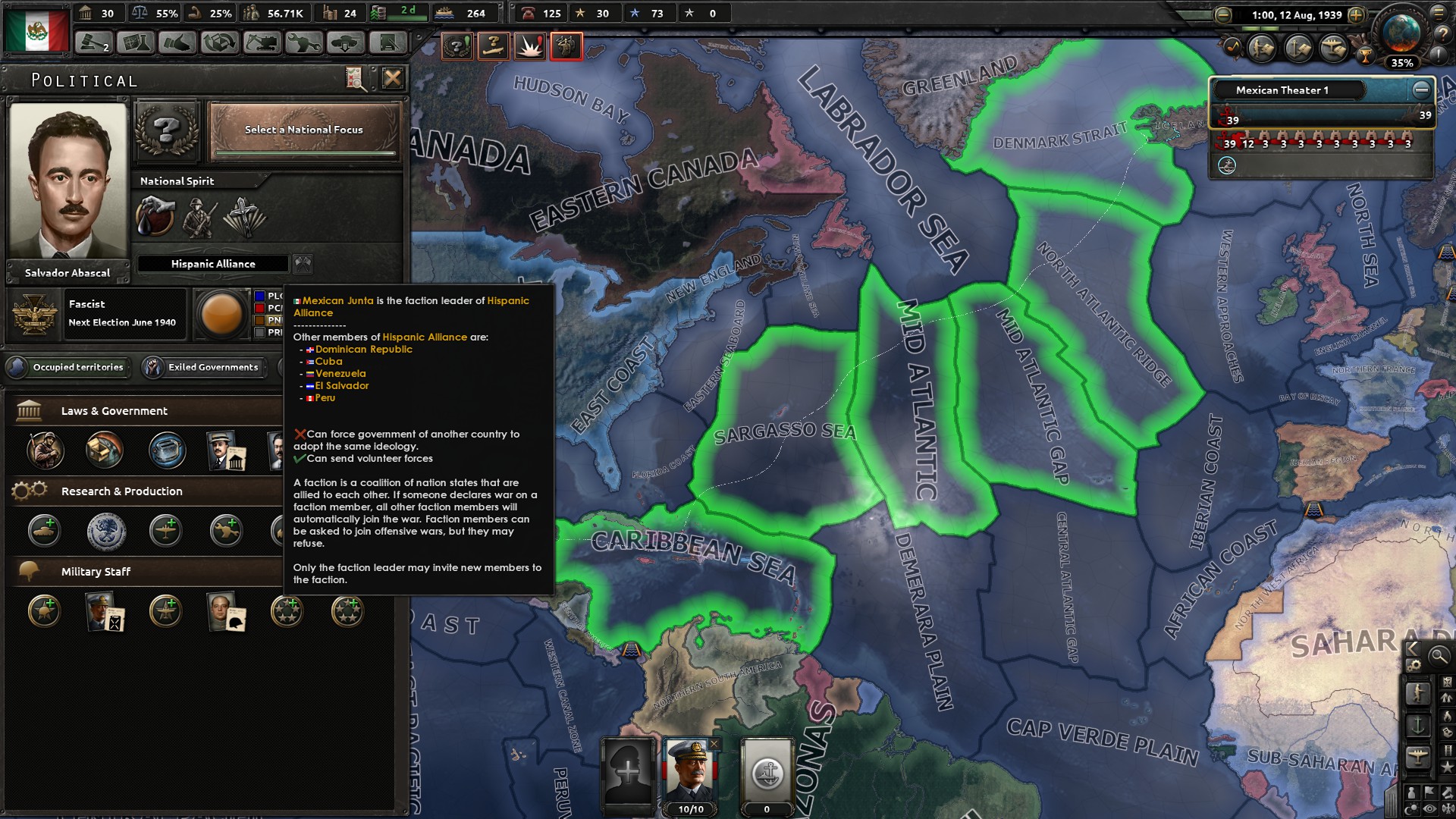Switch to the Exiled Governments tab

[x=206, y=367]
